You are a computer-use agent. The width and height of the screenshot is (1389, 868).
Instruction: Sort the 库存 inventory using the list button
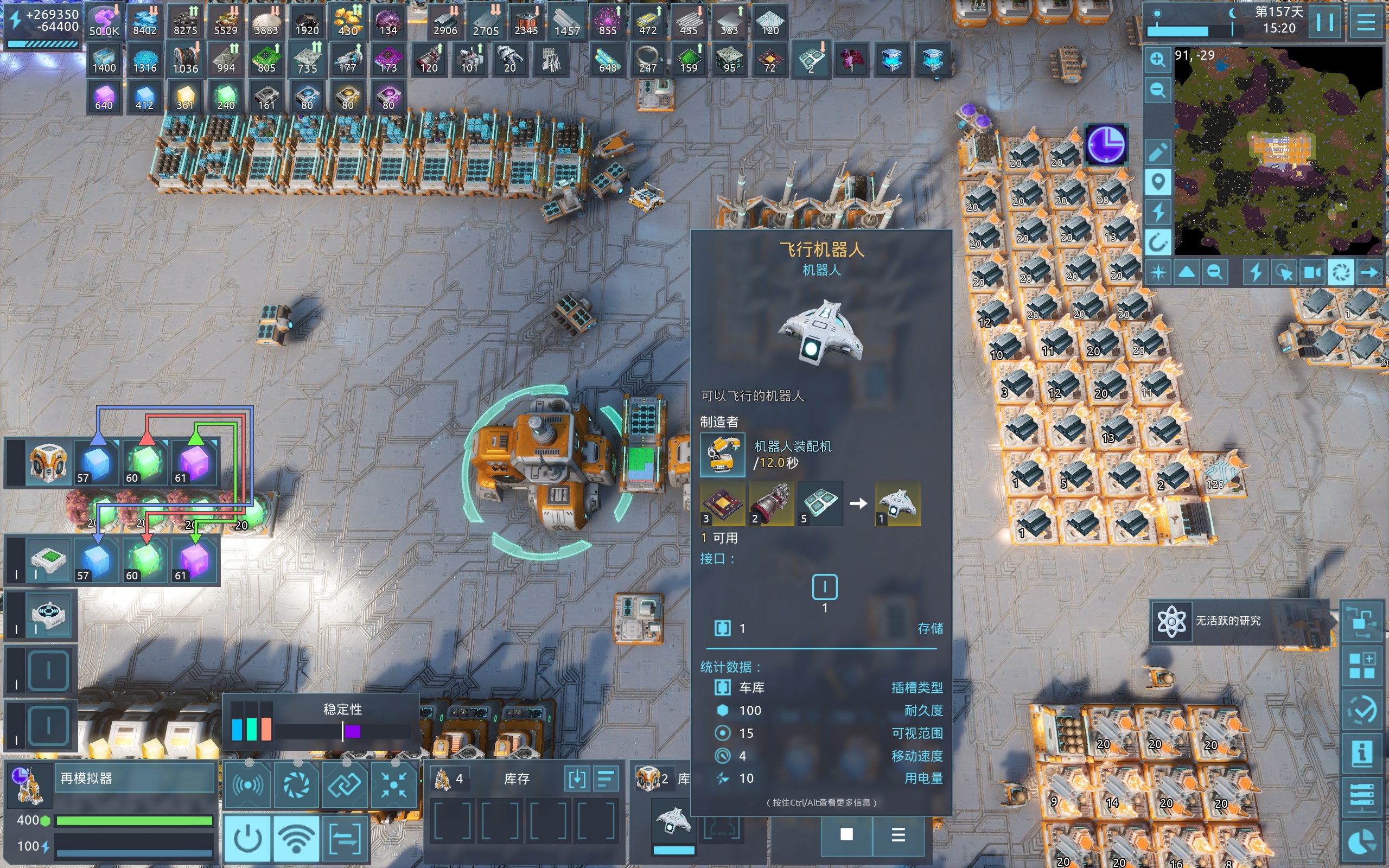coord(606,779)
